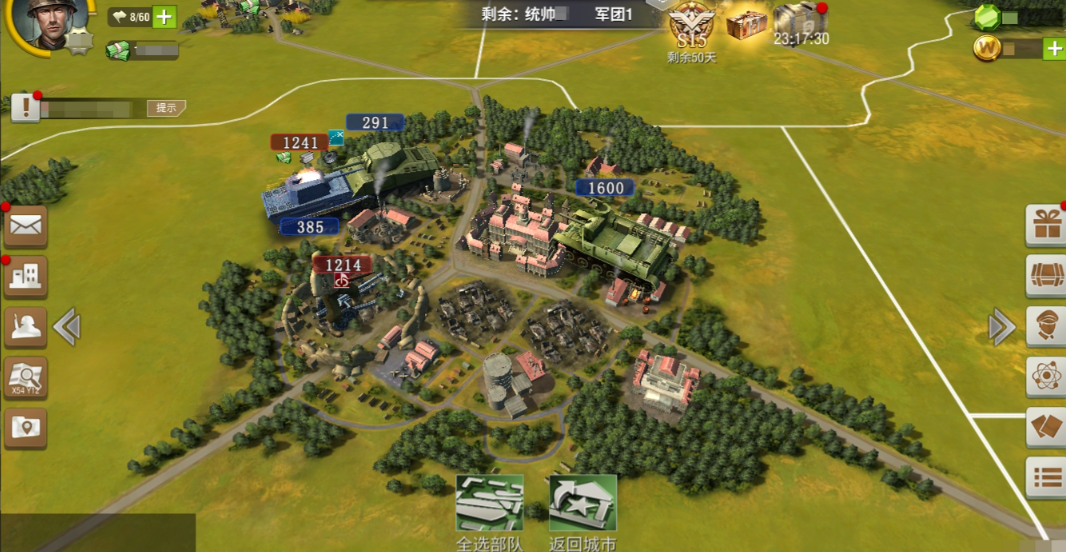Open the list menu icon
1066x552 pixels.
pos(1046,477)
